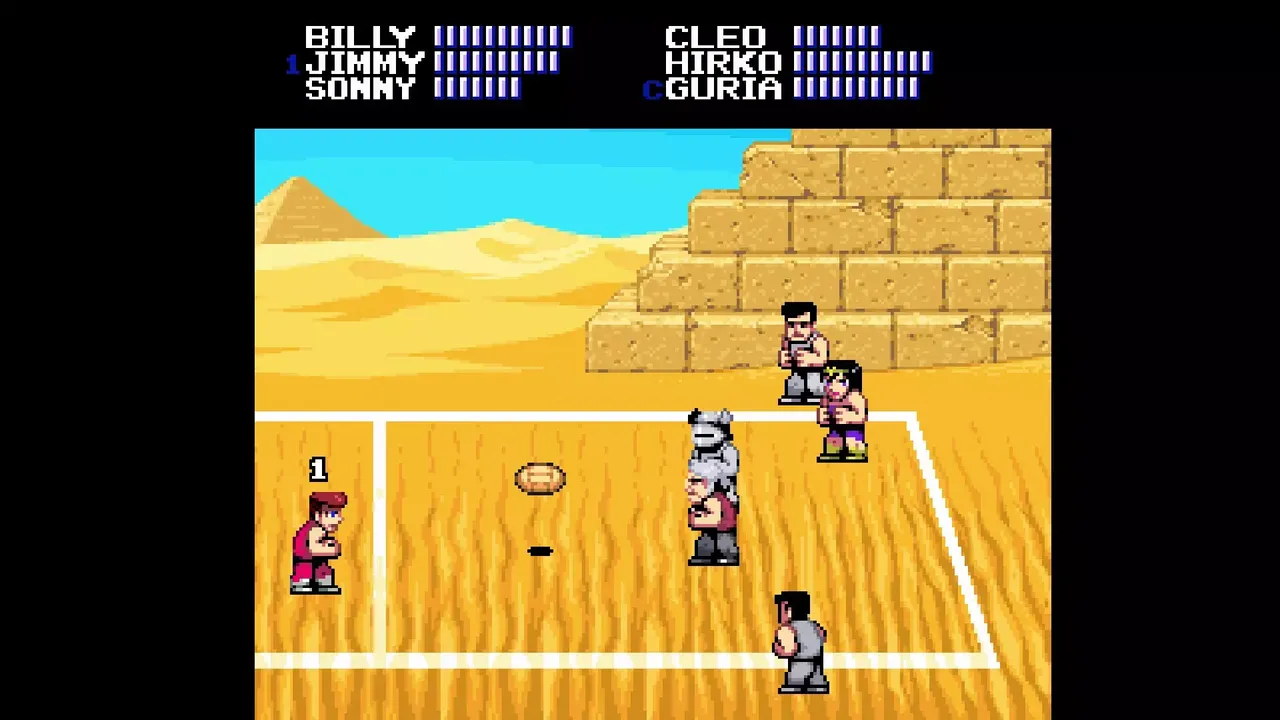Click the shadow arrow under the ball
1280x720 pixels.
540,550
